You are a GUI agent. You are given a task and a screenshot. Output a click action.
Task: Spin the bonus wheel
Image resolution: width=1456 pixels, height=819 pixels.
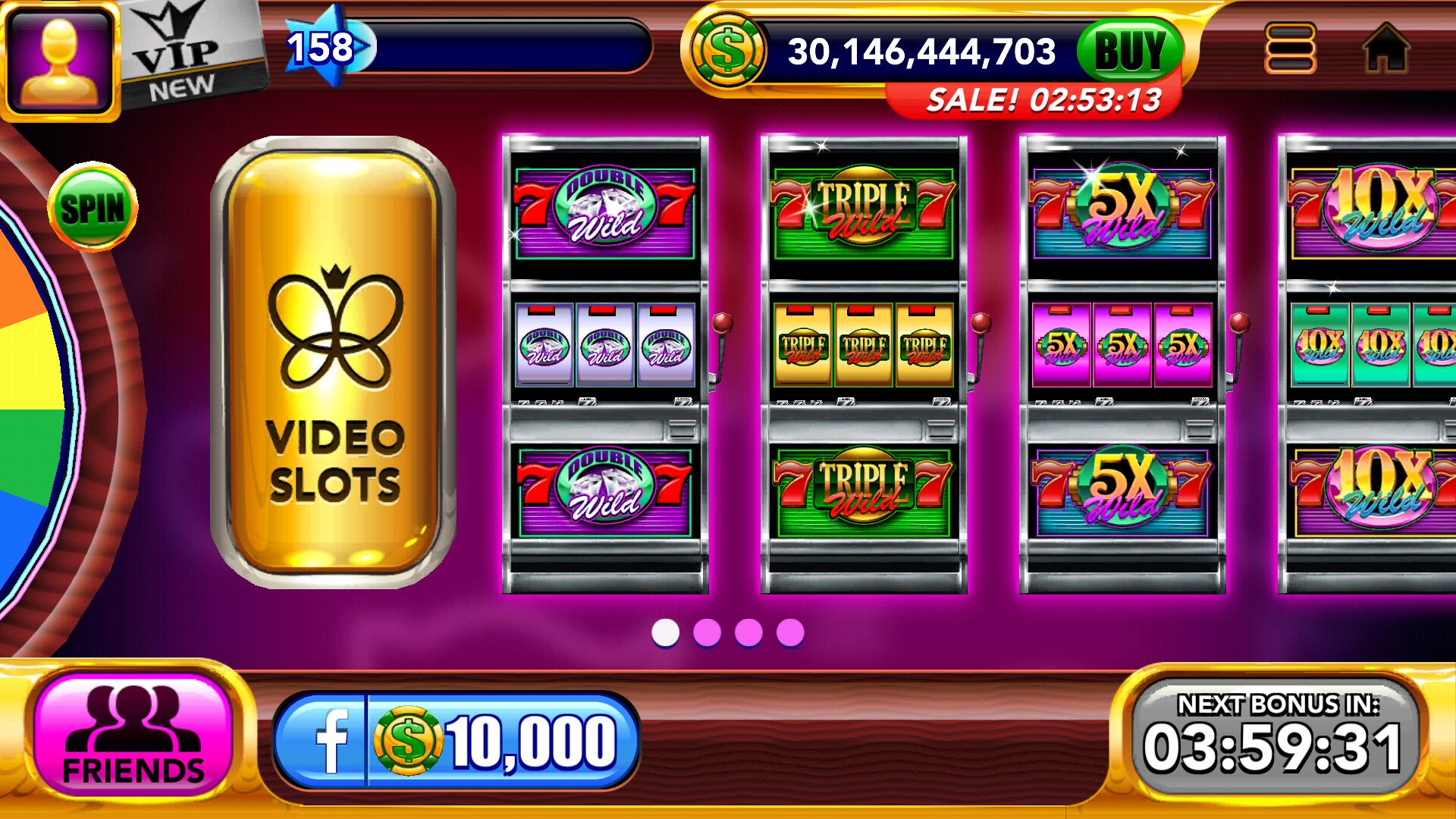[93, 206]
